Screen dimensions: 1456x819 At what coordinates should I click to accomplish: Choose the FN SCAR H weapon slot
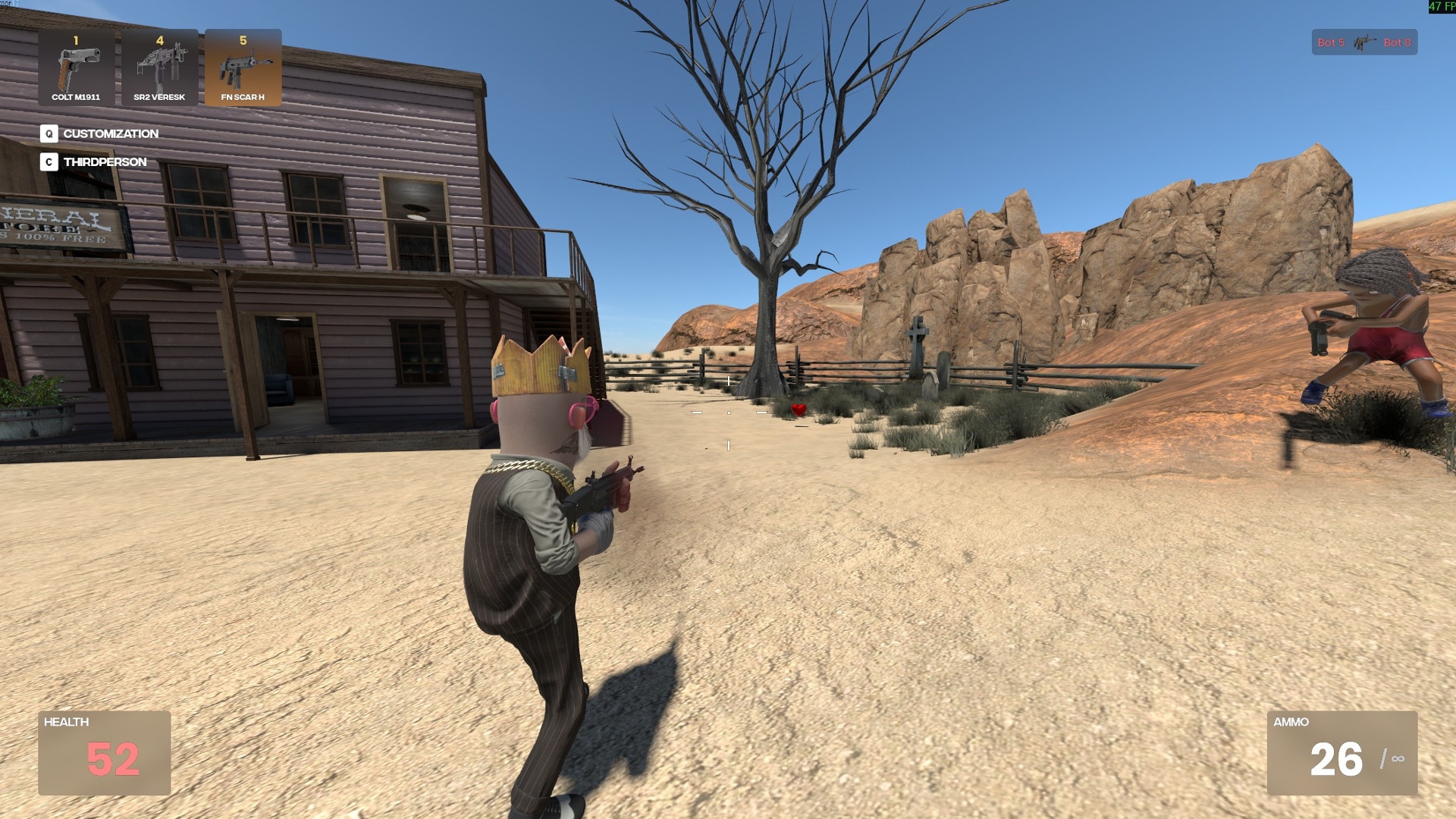tap(243, 67)
